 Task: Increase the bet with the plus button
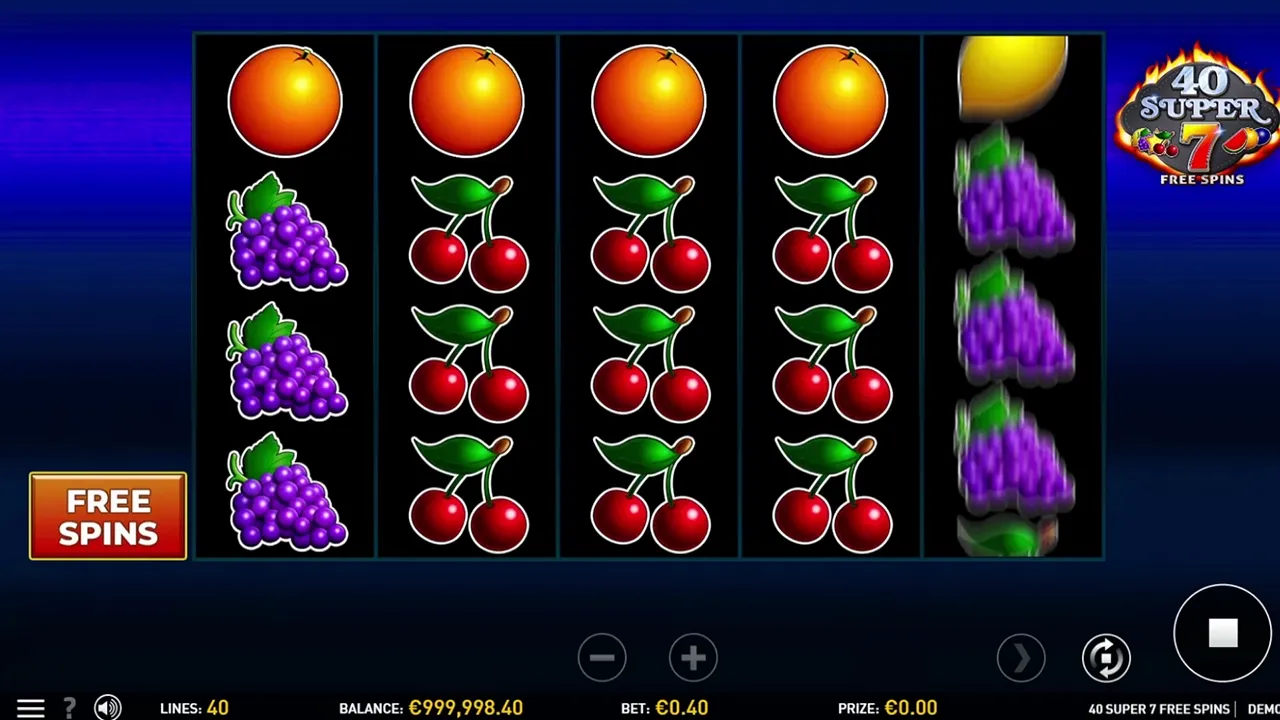tap(693, 658)
